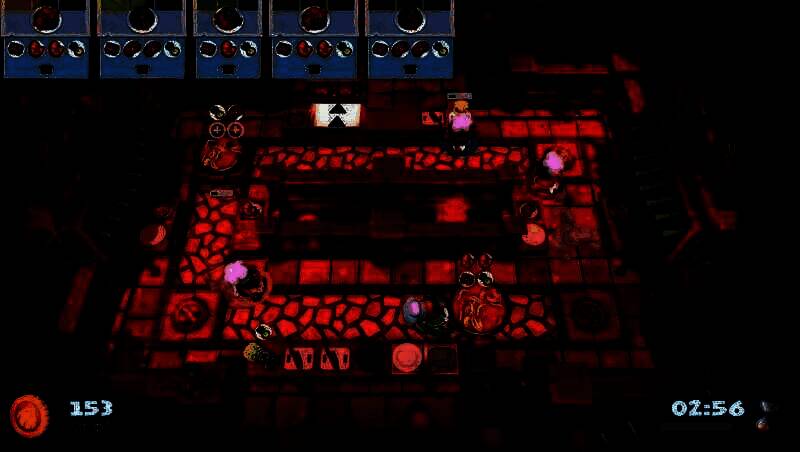This screenshot has height=452, width=800.
Task: Select the hourglass icon beside the timer
Action: click(x=768, y=412)
